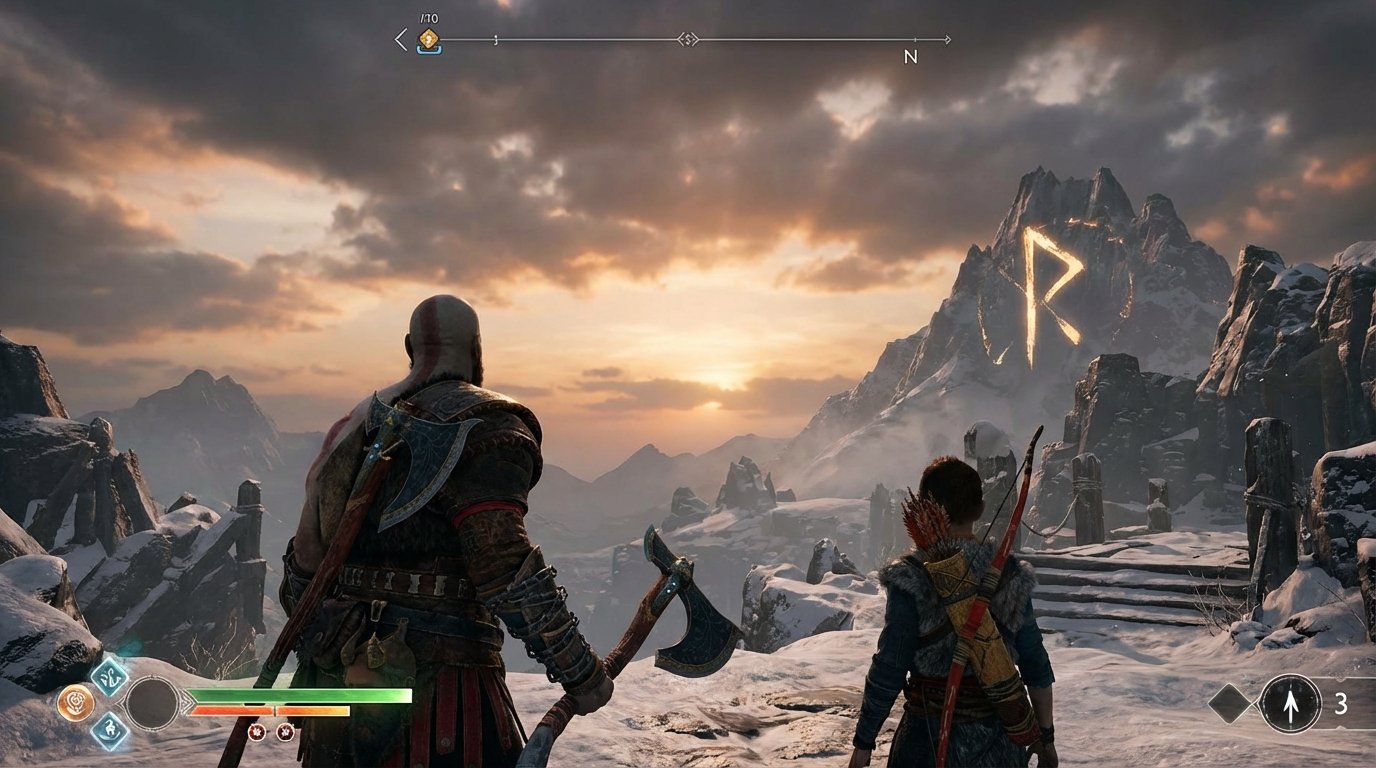The height and width of the screenshot is (768, 1376).
Task: Click the small tick marker on the compass line
Action: (495, 40)
